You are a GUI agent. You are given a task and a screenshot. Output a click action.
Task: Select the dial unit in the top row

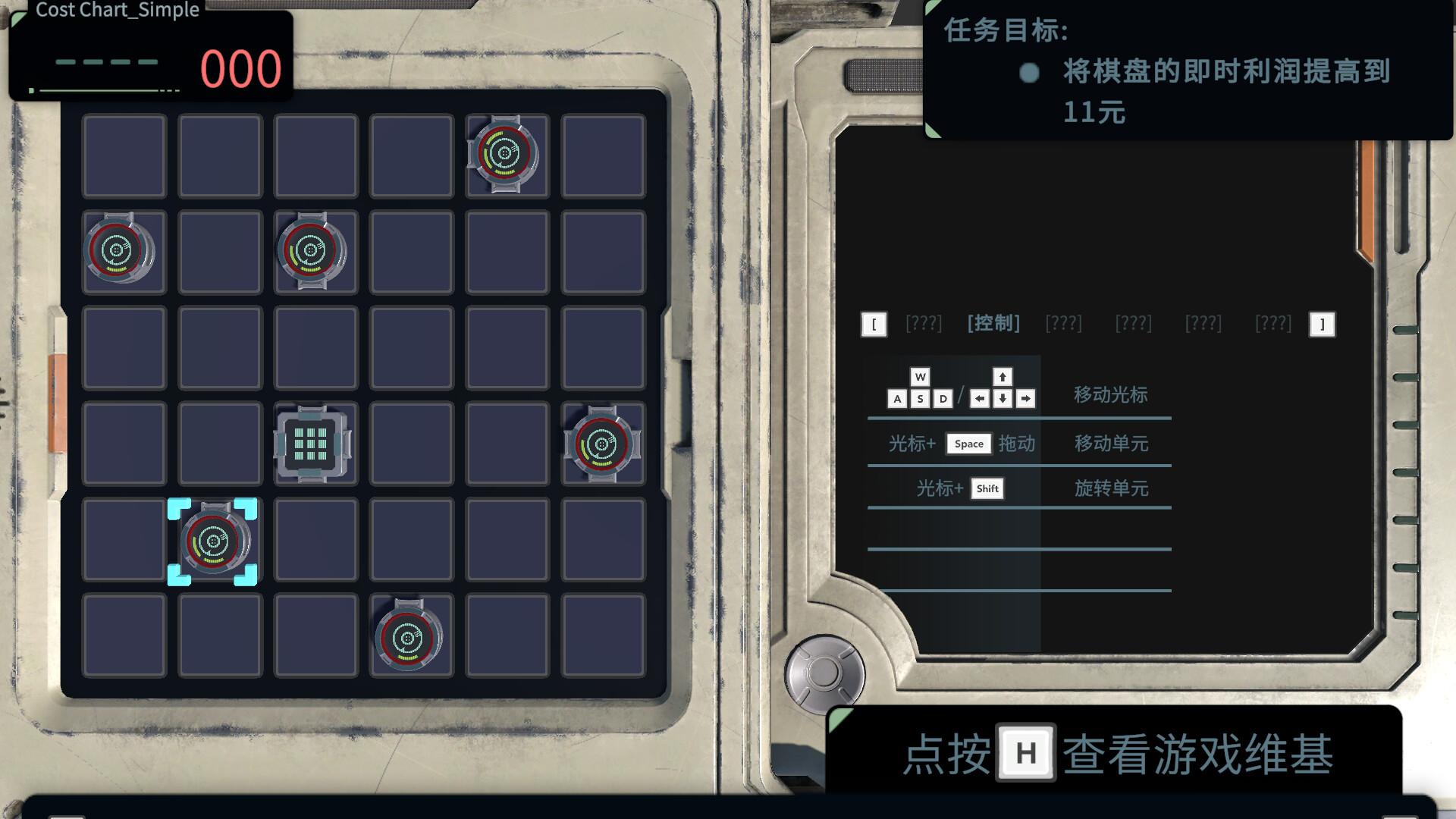click(x=506, y=156)
